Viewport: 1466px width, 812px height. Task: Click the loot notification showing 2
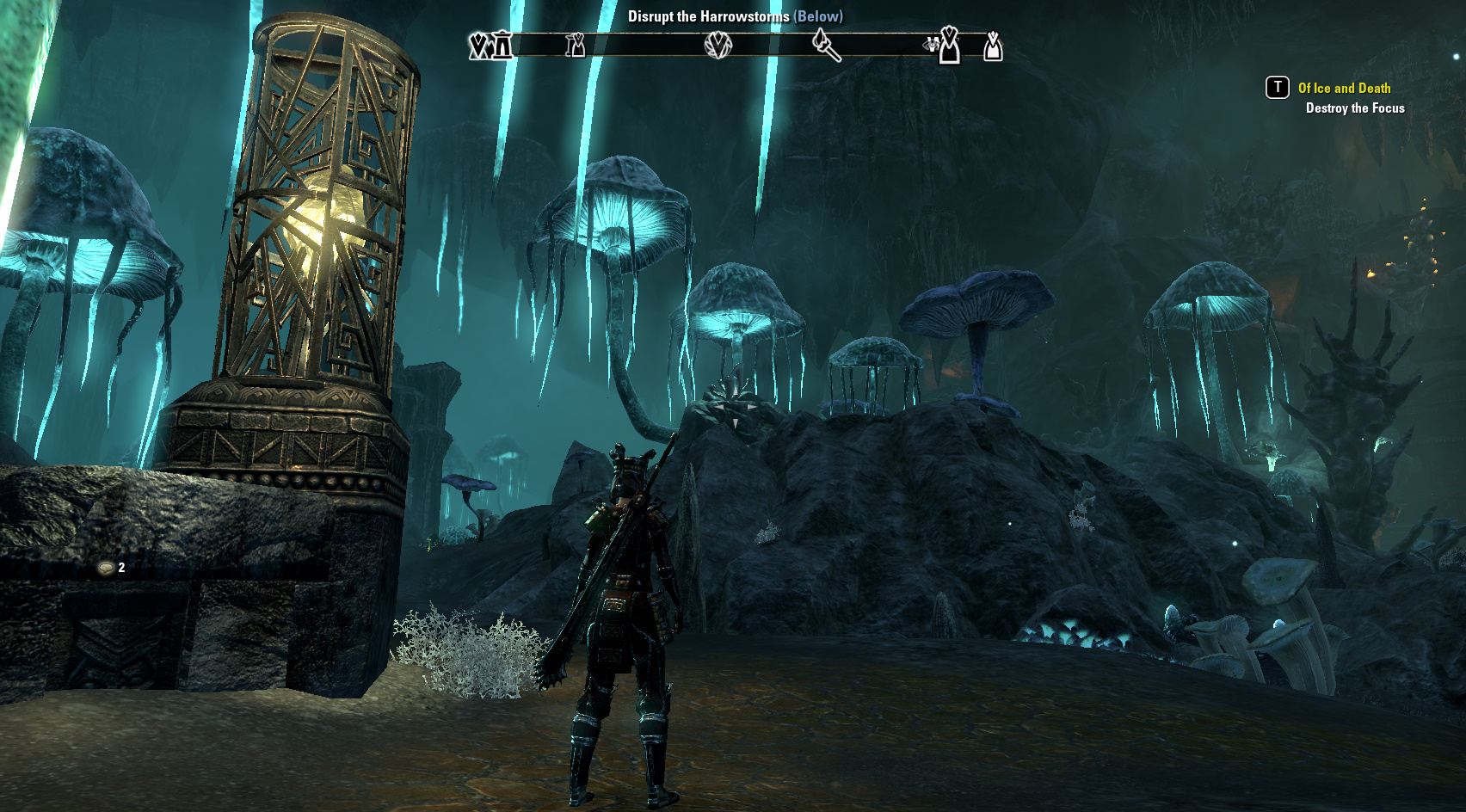pyautogui.click(x=112, y=568)
